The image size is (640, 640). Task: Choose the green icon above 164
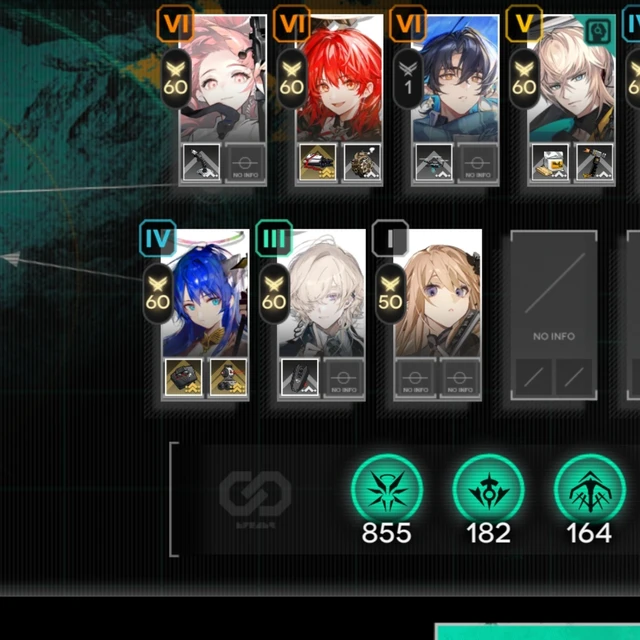tap(590, 492)
